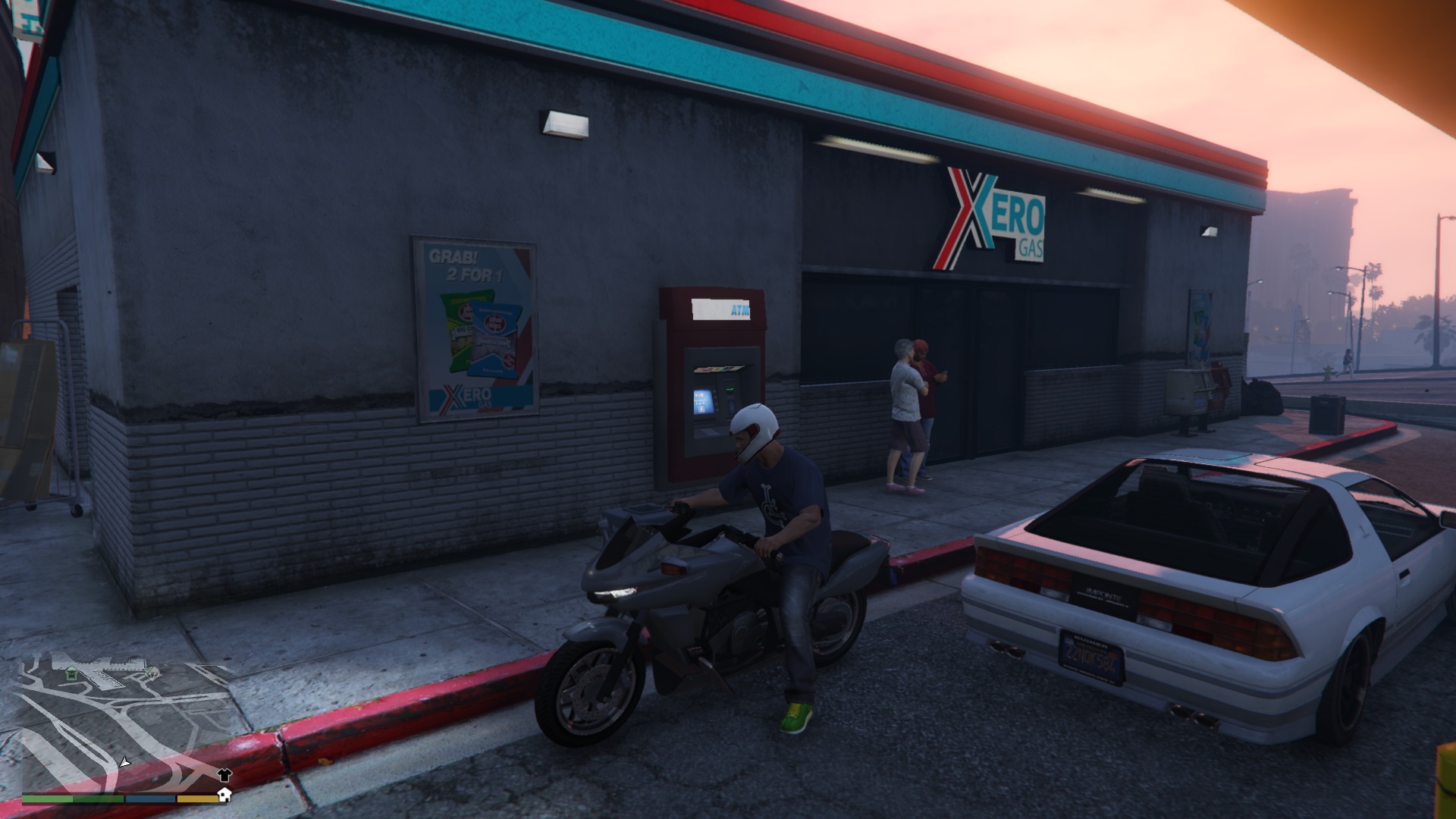Click the white safehouse icon beside the bars
Screen dimensions: 1456x819
(224, 795)
